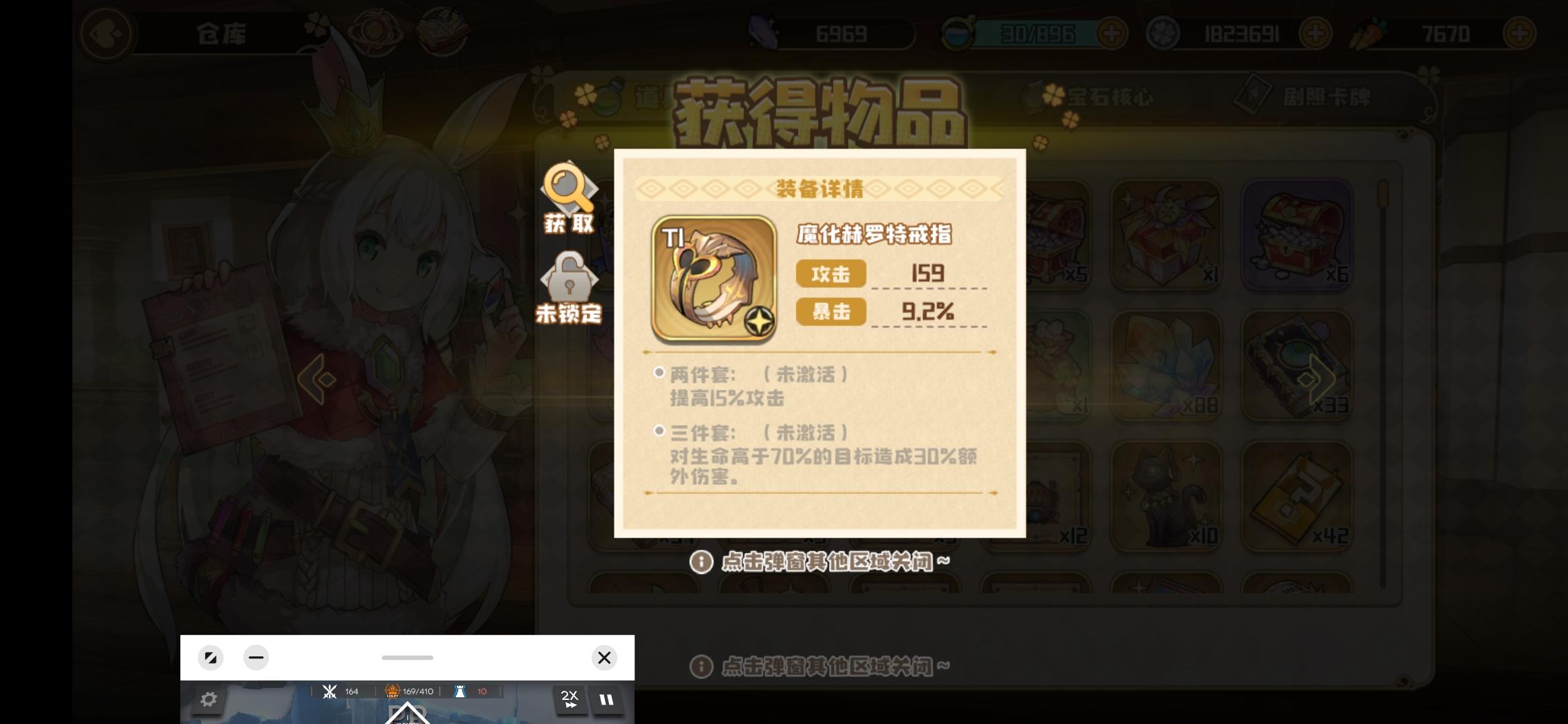This screenshot has width=1568, height=724.
Task: Tap the back arrow beside 仓库 title
Action: (107, 34)
